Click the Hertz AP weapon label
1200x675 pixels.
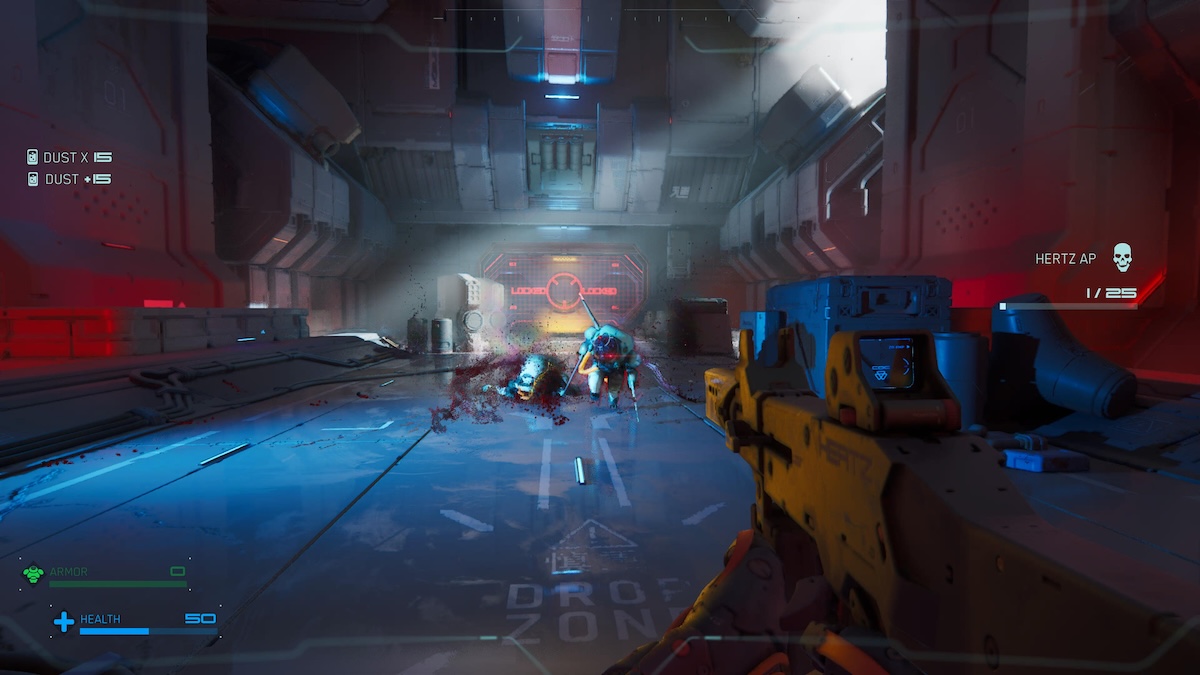point(1068,259)
